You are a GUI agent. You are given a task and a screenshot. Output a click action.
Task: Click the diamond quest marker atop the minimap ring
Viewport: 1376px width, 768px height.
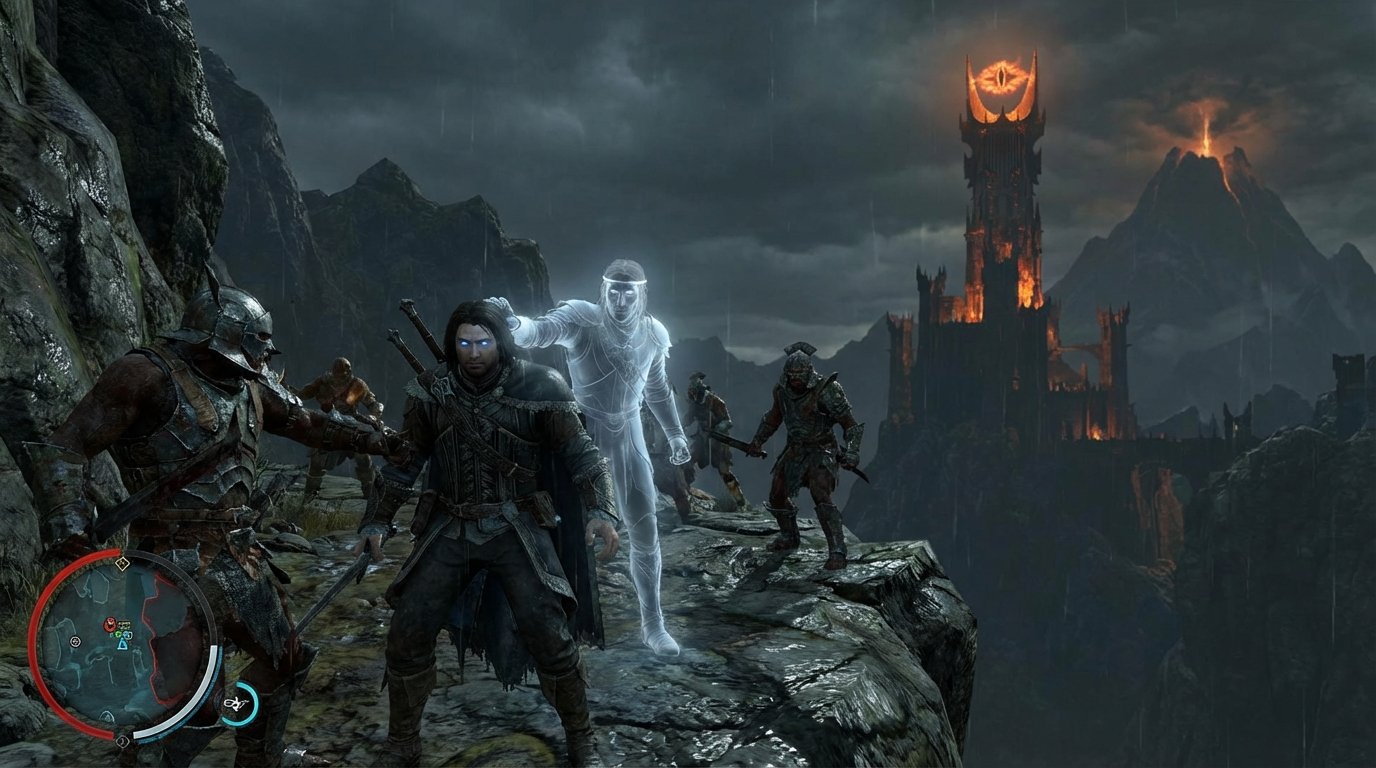121,564
